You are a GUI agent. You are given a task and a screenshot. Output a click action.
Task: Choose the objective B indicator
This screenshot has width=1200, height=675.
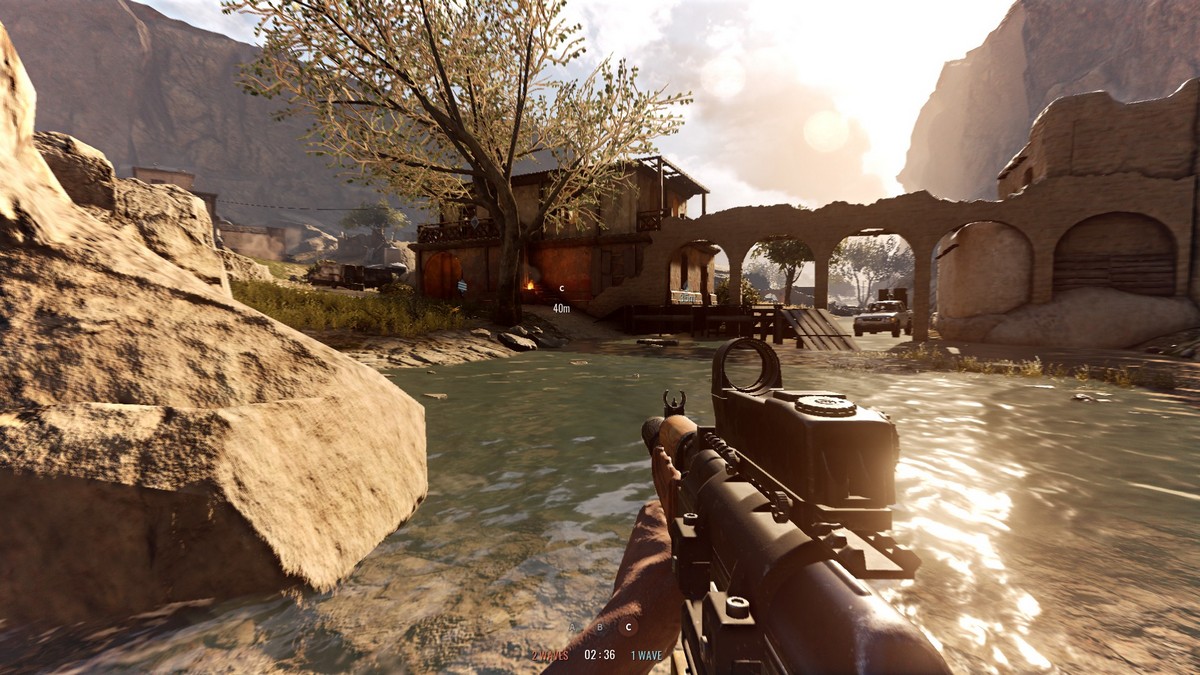[x=600, y=628]
